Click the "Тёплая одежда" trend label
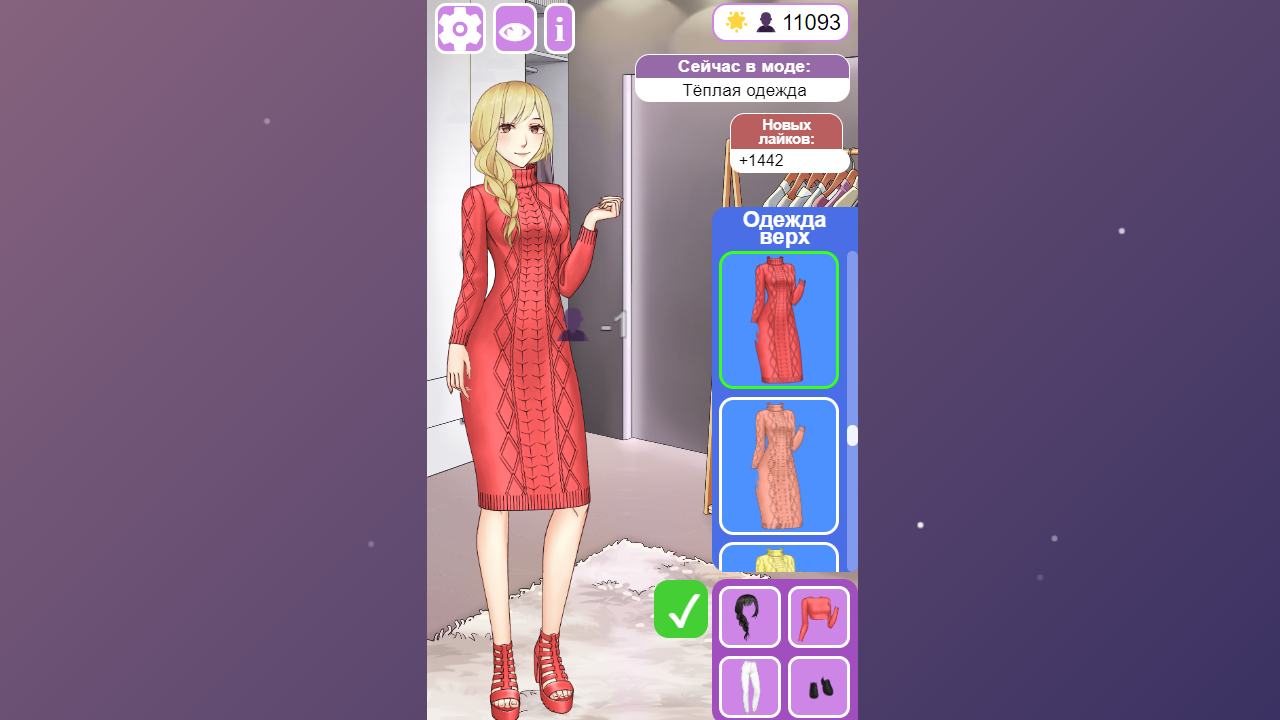Viewport: 1280px width, 720px height. (x=741, y=90)
